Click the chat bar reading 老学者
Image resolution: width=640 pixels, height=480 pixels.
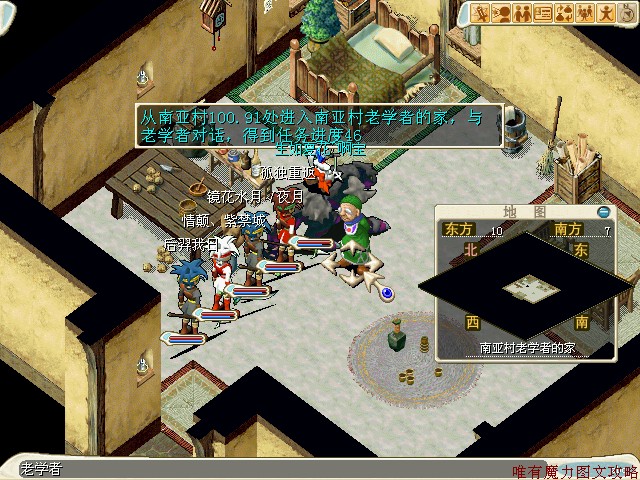[x=250, y=469]
